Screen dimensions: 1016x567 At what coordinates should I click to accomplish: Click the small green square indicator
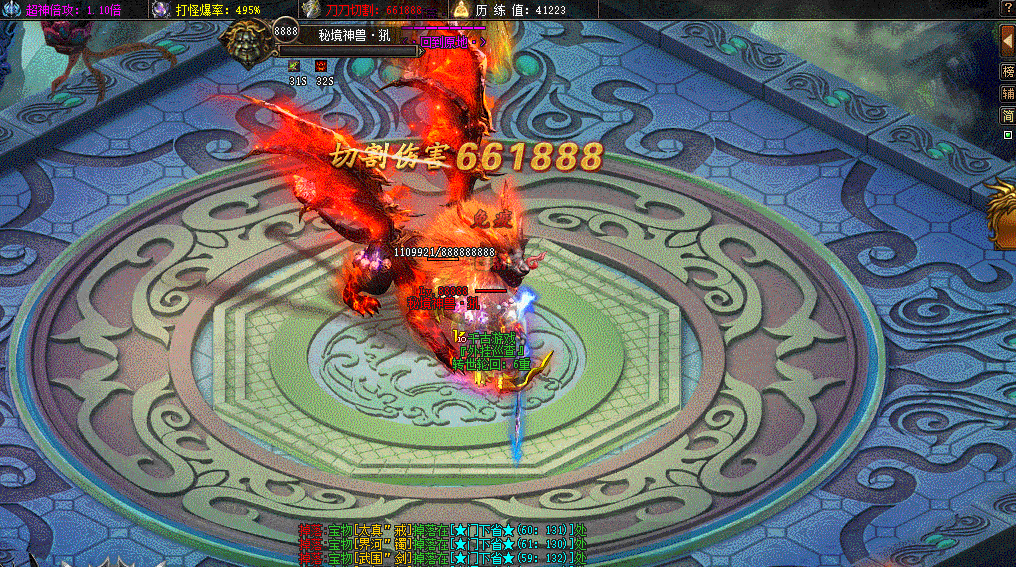click(1007, 135)
